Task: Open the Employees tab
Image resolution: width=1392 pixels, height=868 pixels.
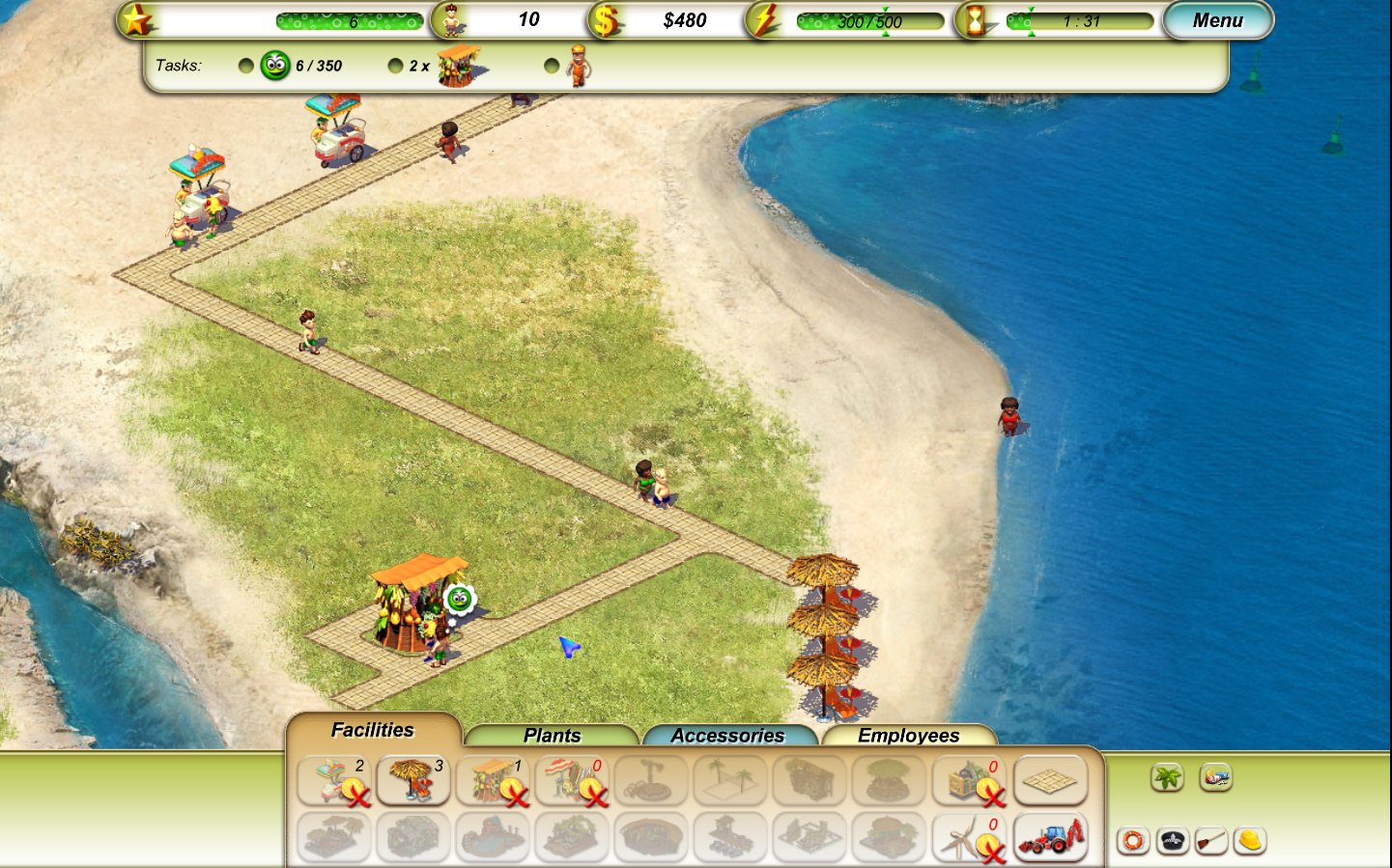Action: (908, 736)
